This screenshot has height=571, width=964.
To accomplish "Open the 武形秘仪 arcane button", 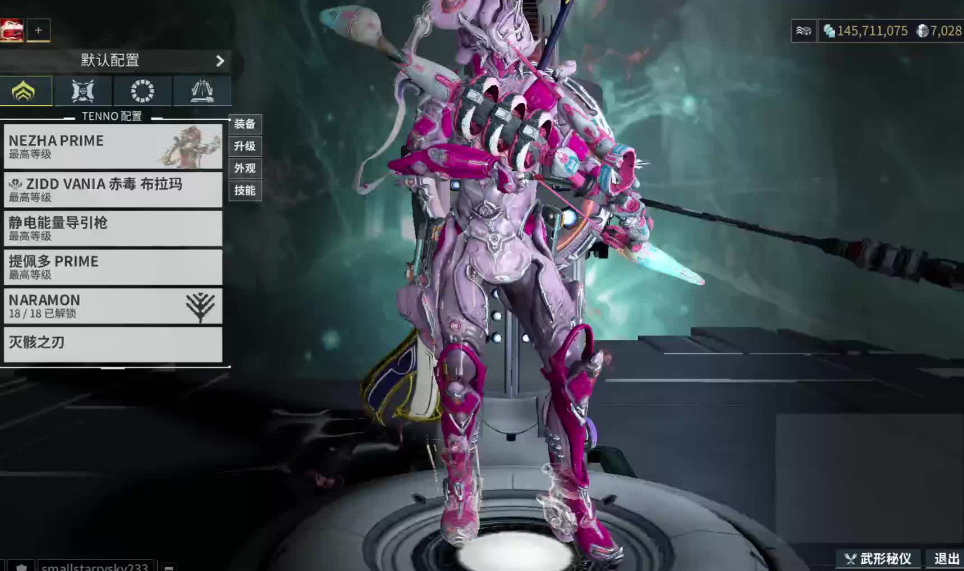I will (878, 559).
